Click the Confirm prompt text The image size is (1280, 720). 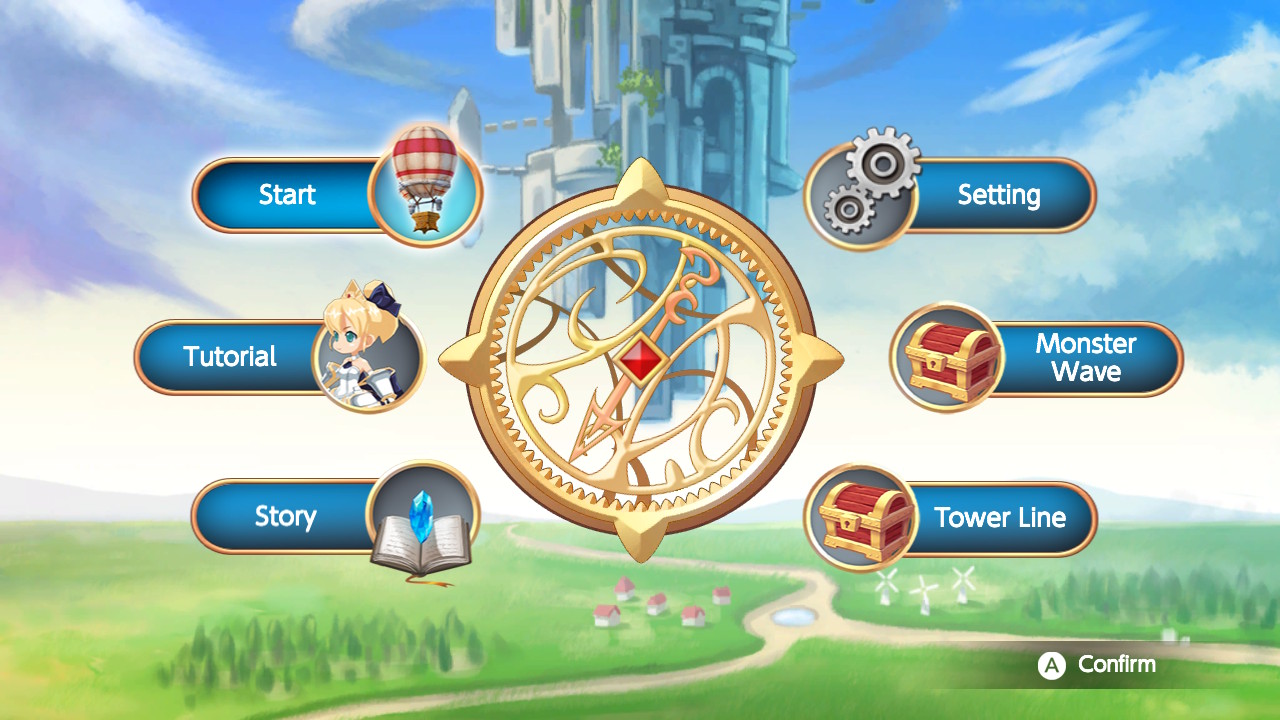(1115, 664)
